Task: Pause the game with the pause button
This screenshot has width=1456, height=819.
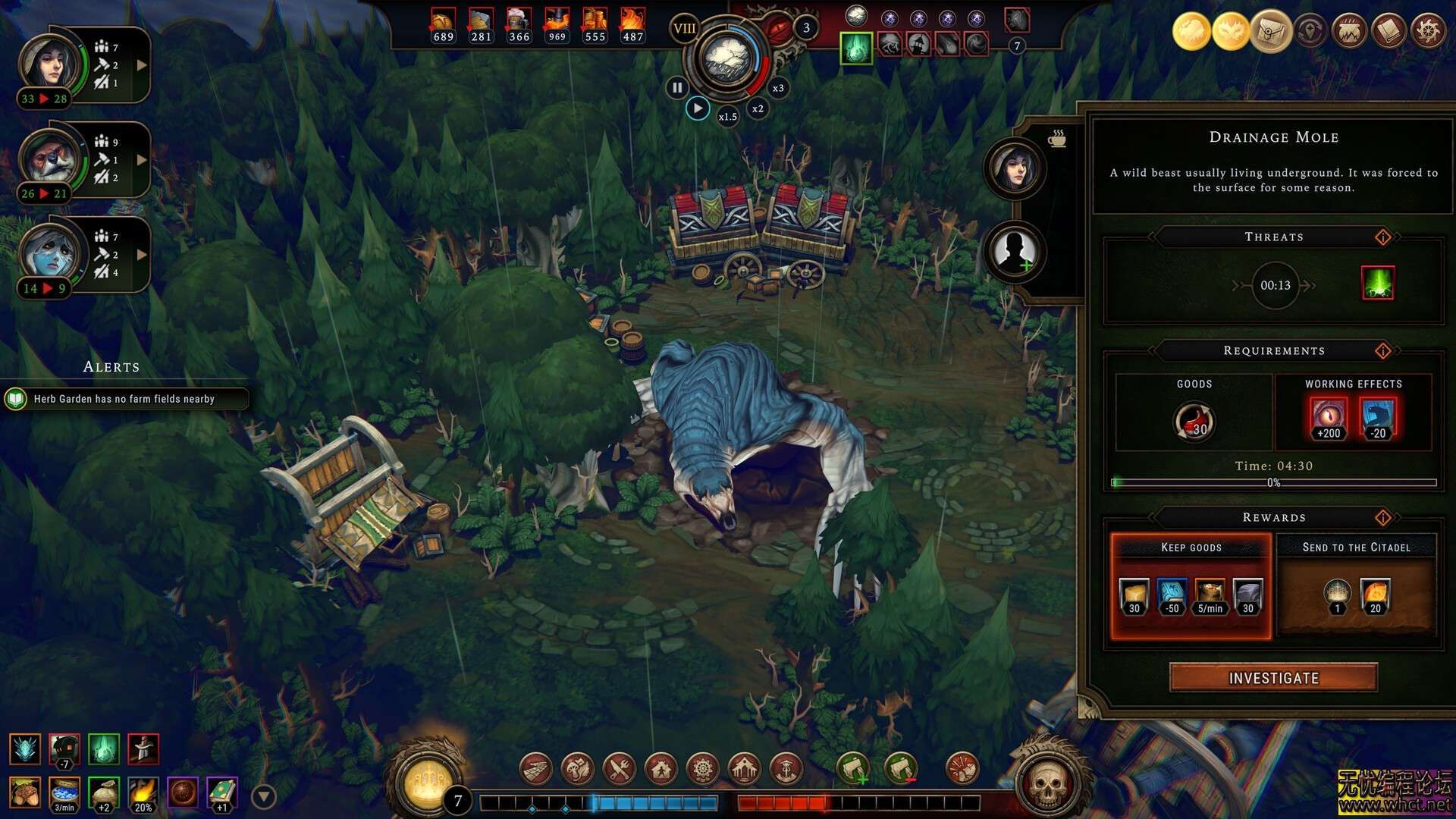Action: point(677,87)
